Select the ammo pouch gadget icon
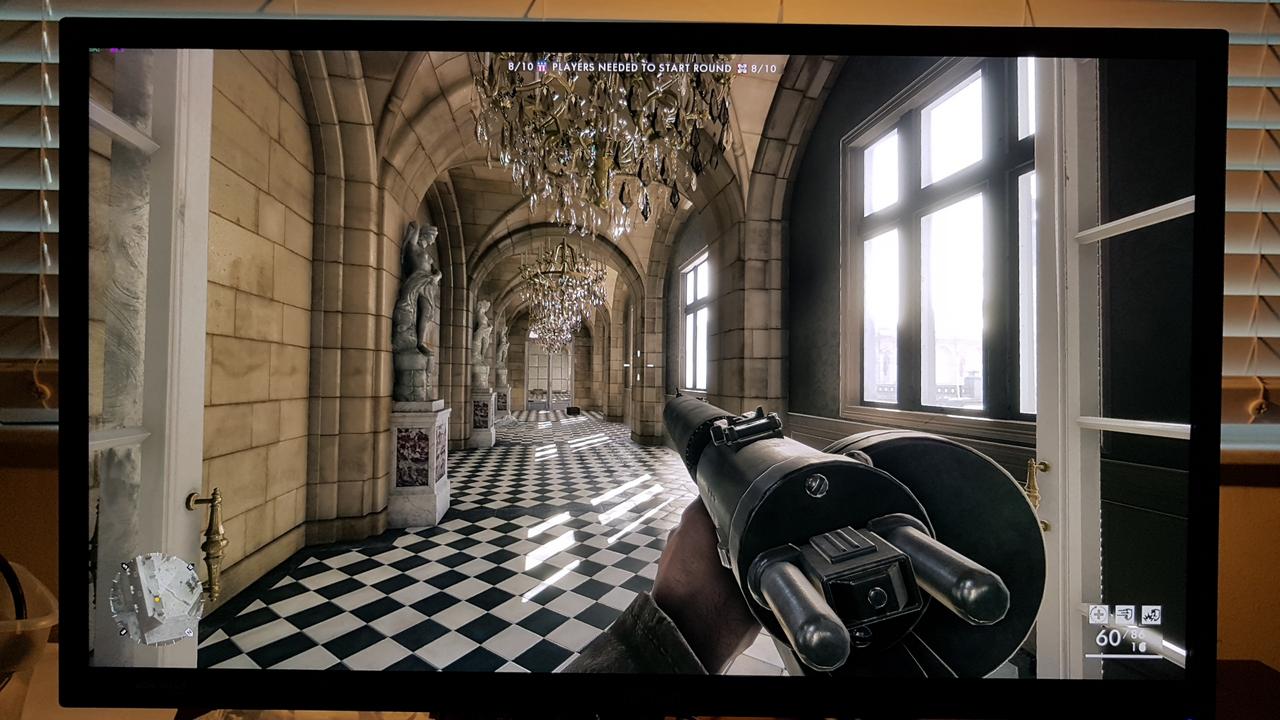Viewport: 1280px width, 720px height. click(x=1125, y=613)
